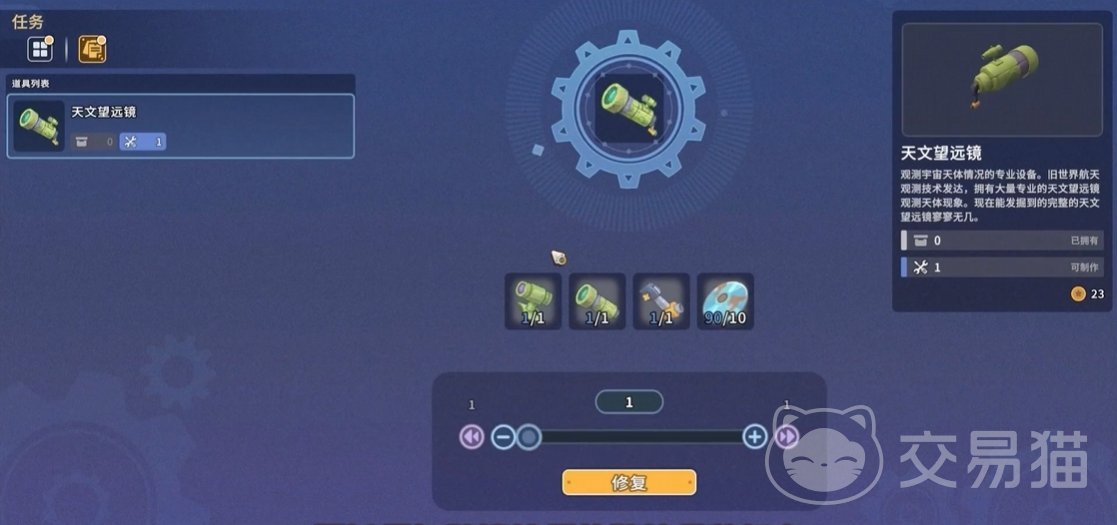The width and height of the screenshot is (1117, 525).
Task: Increase quantity with the plus button
Action: coord(755,437)
